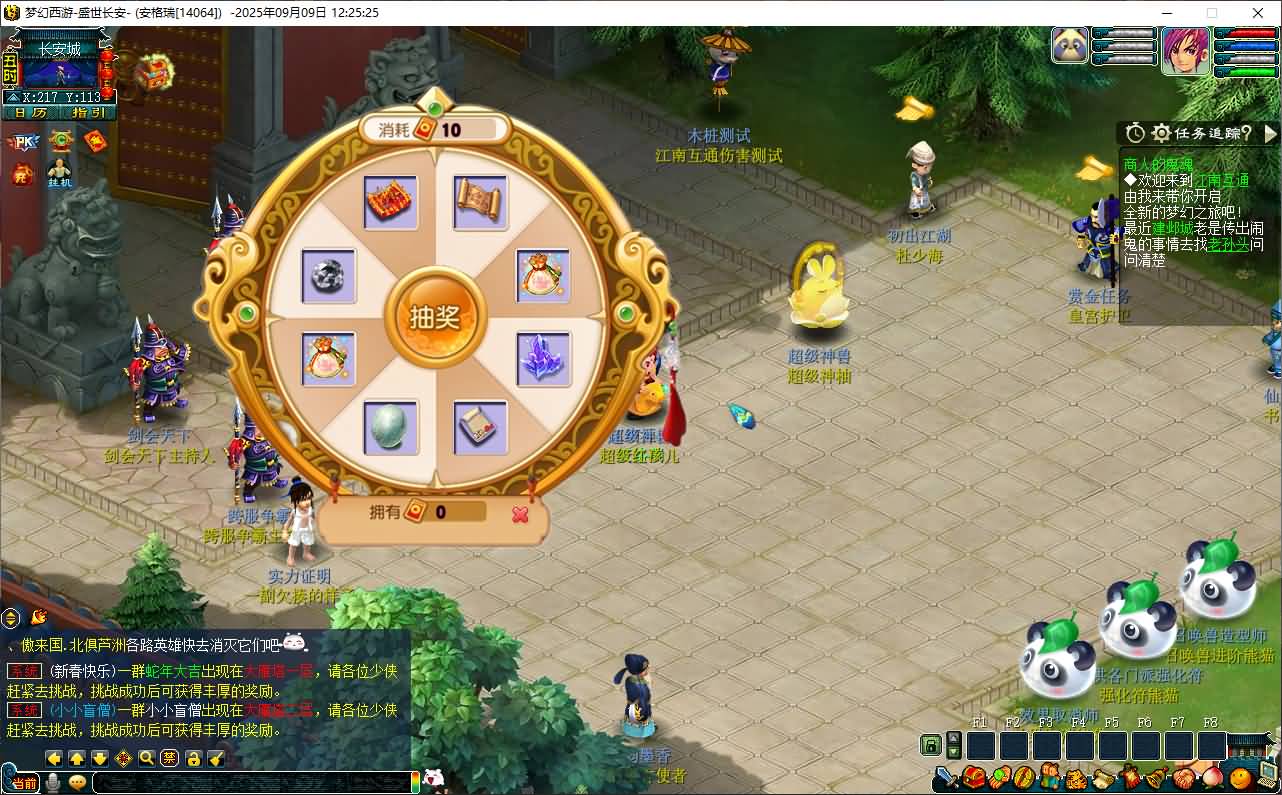Select the silver ore prize slot

329,276
